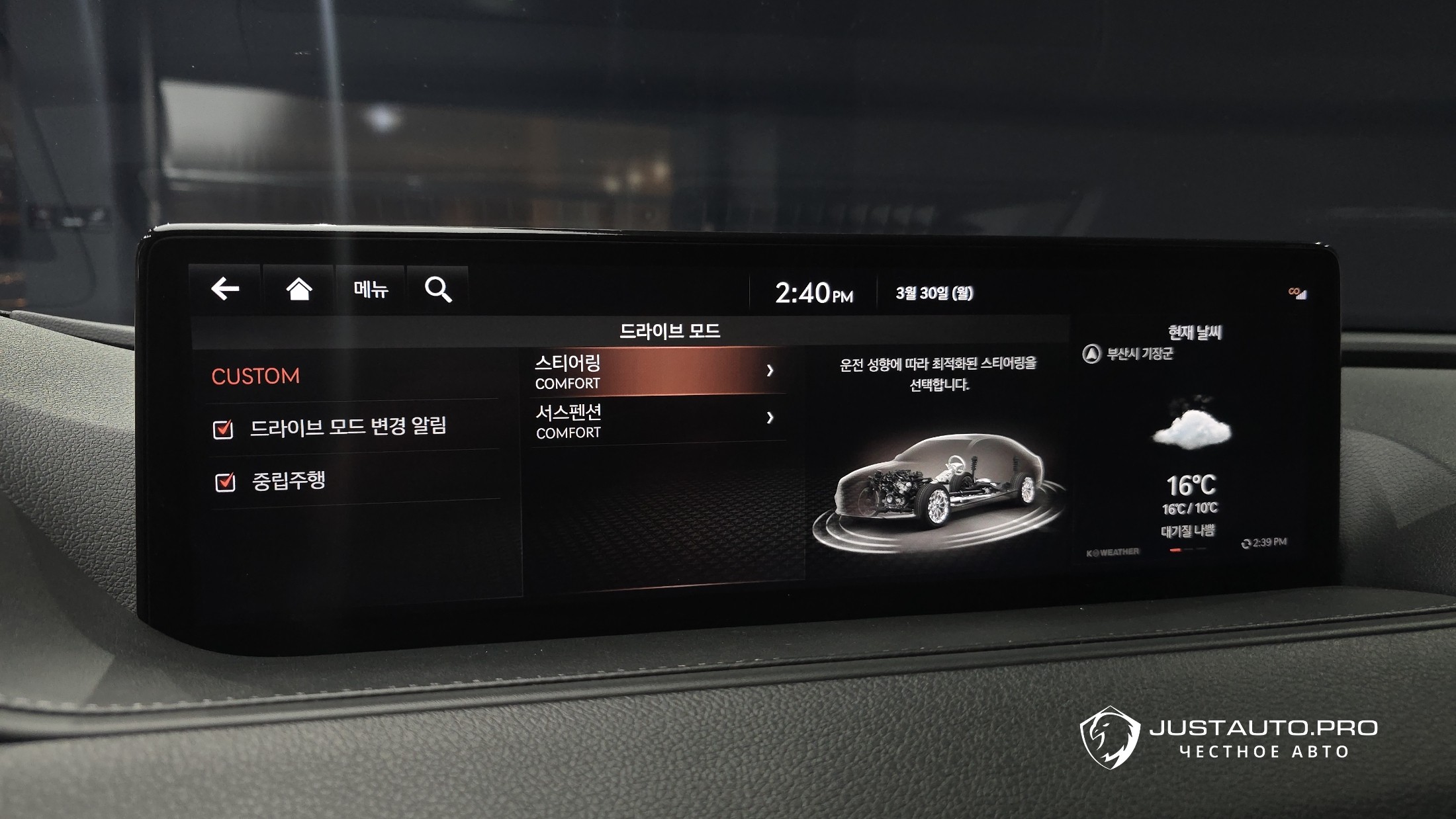Go to the home screen icon
The width and height of the screenshot is (1456, 819).
tap(298, 289)
